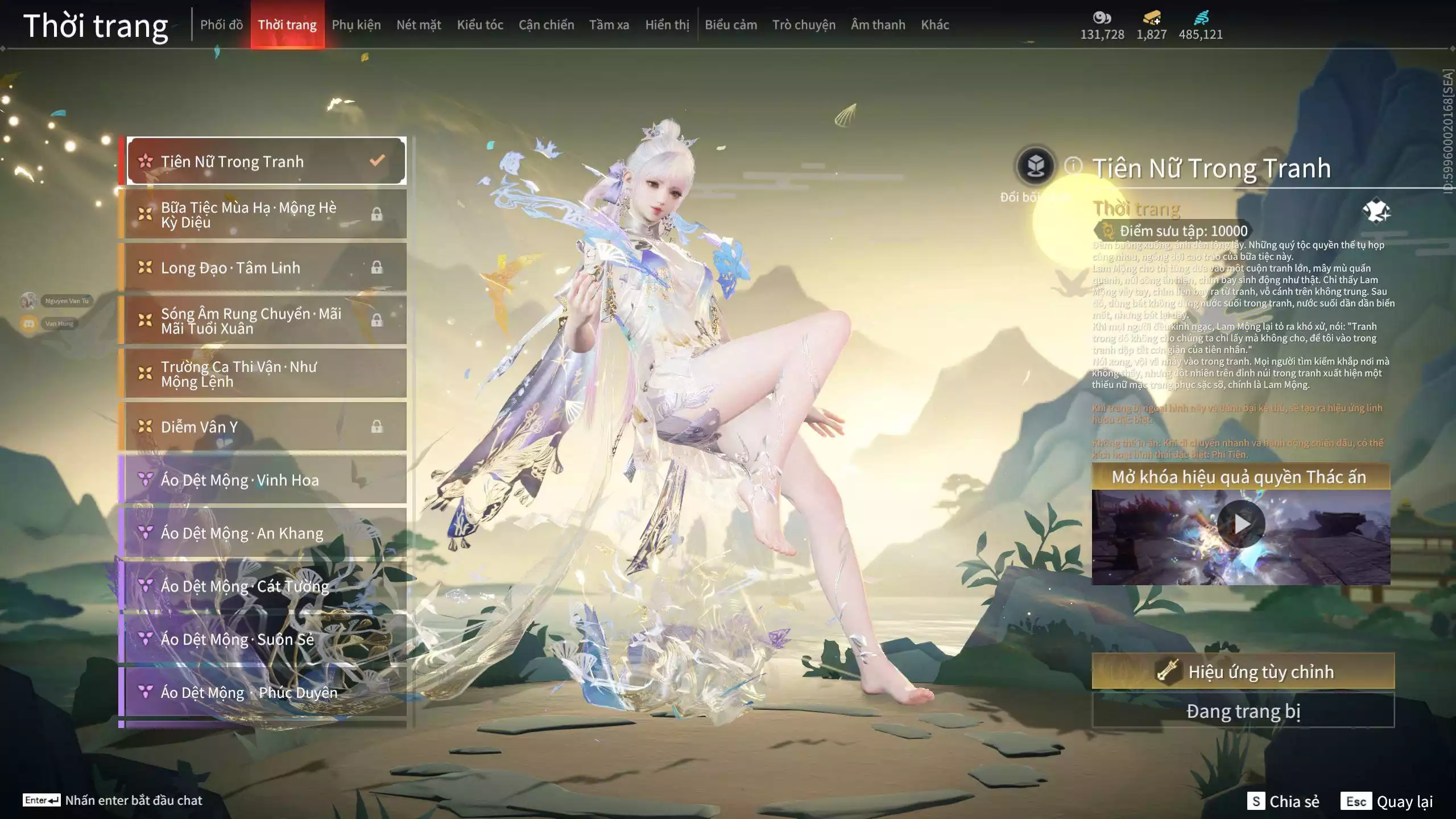Click the info icon beside outfit title
Viewport: 1456px width, 819px height.
tap(1073, 166)
